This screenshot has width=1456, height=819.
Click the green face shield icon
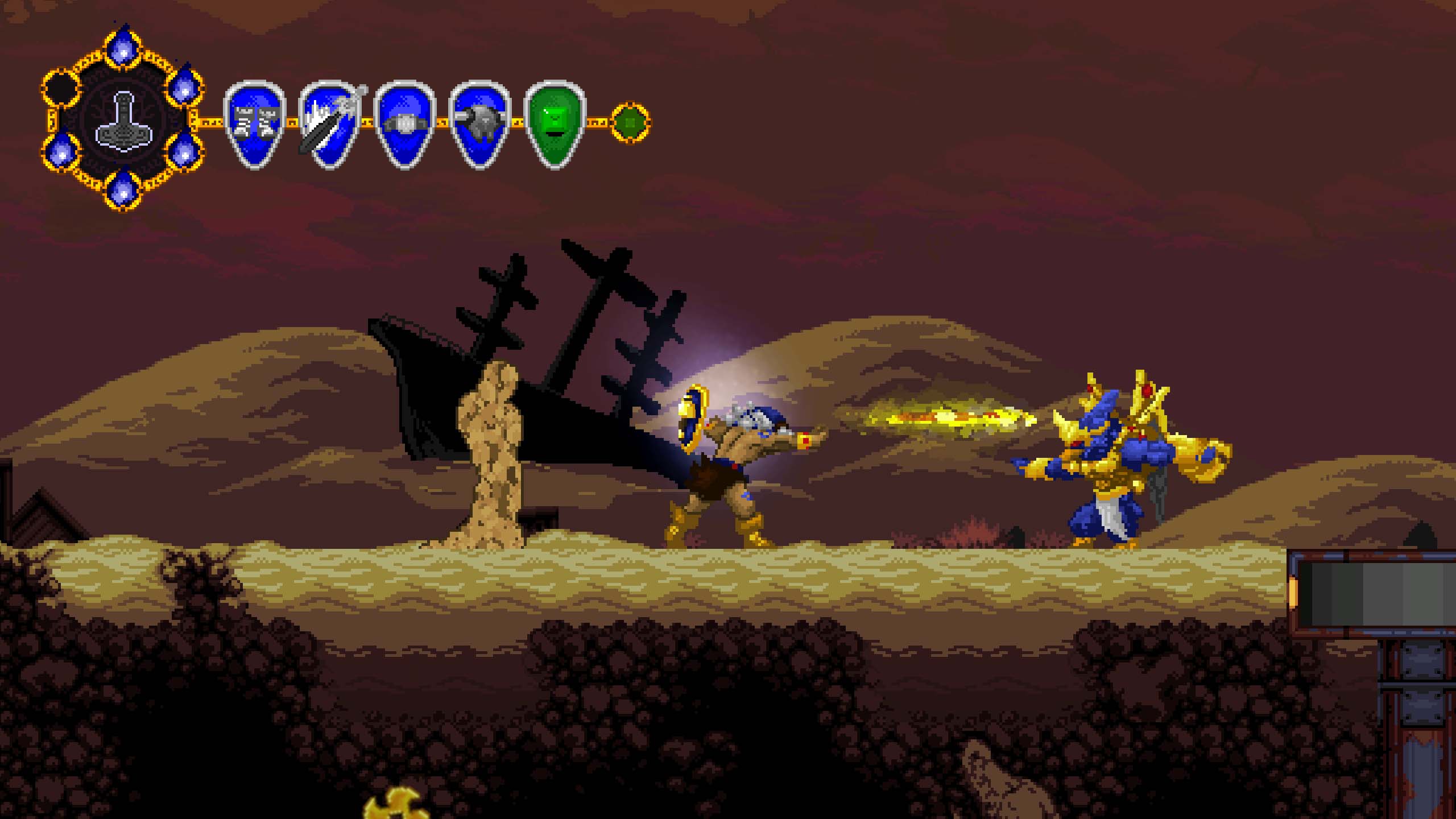pos(555,124)
